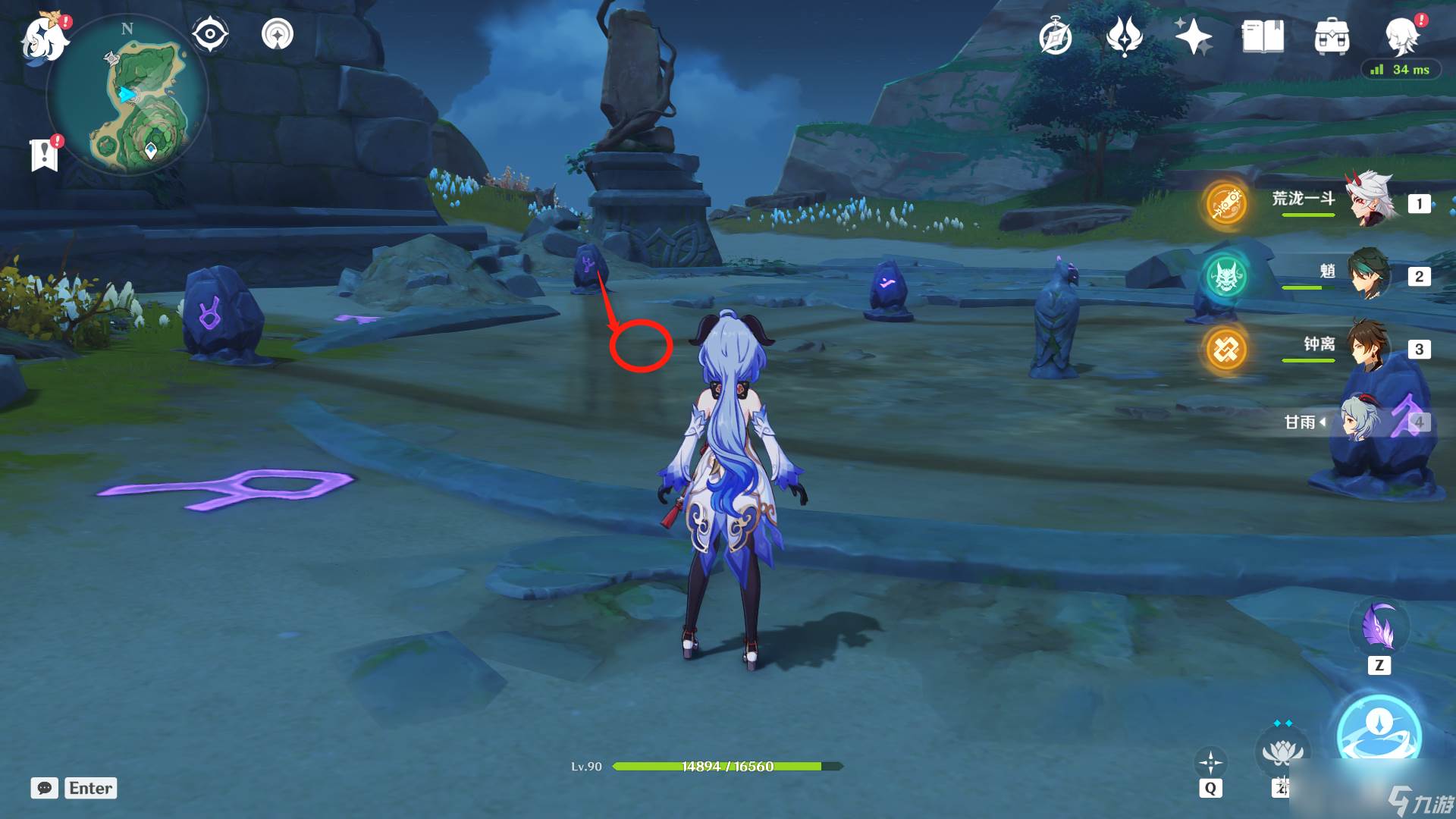This screenshot has height=819, width=1456.
Task: Select party member 甘雨
Action: point(1357,420)
